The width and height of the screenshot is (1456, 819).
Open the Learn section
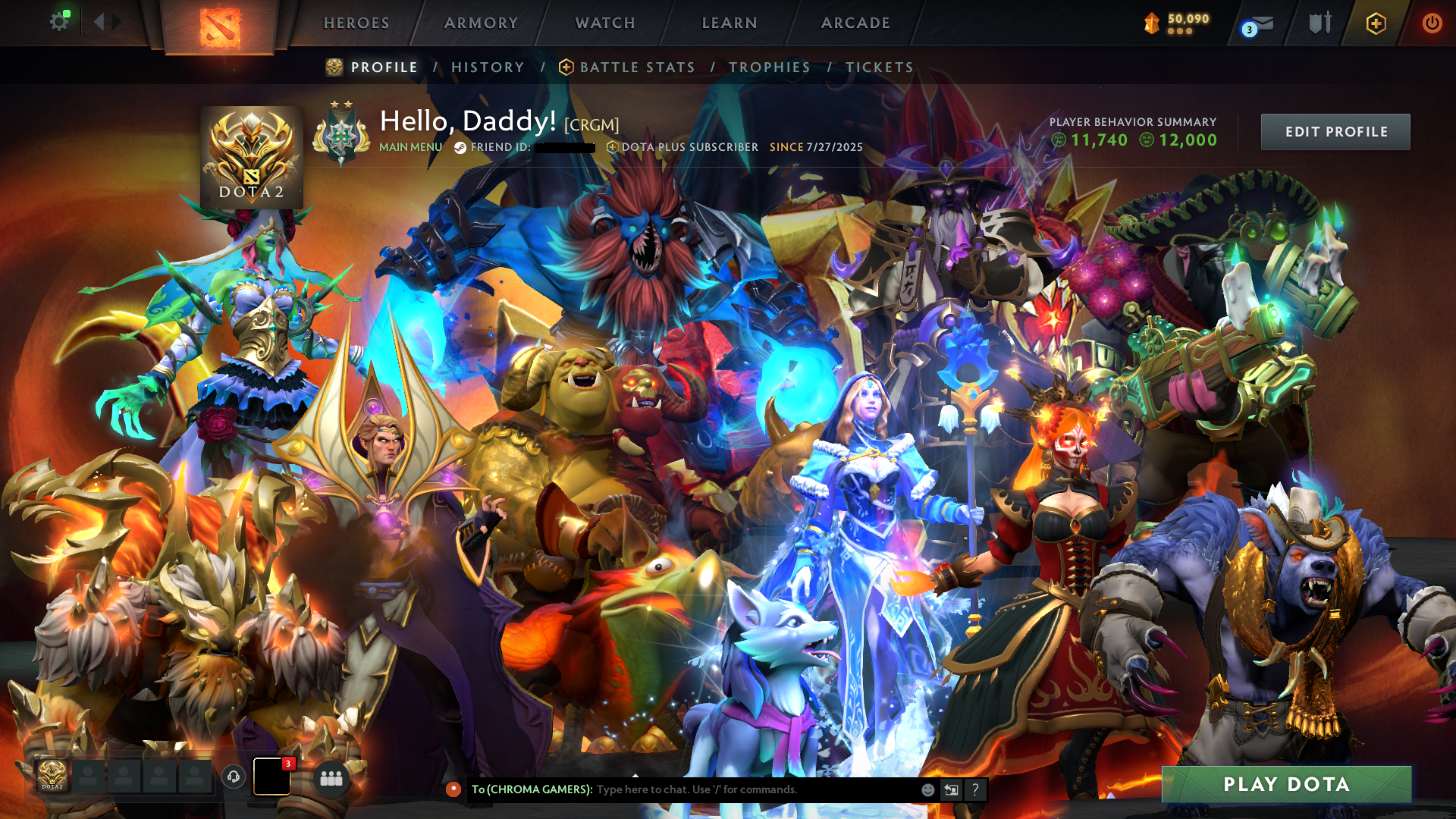click(730, 24)
